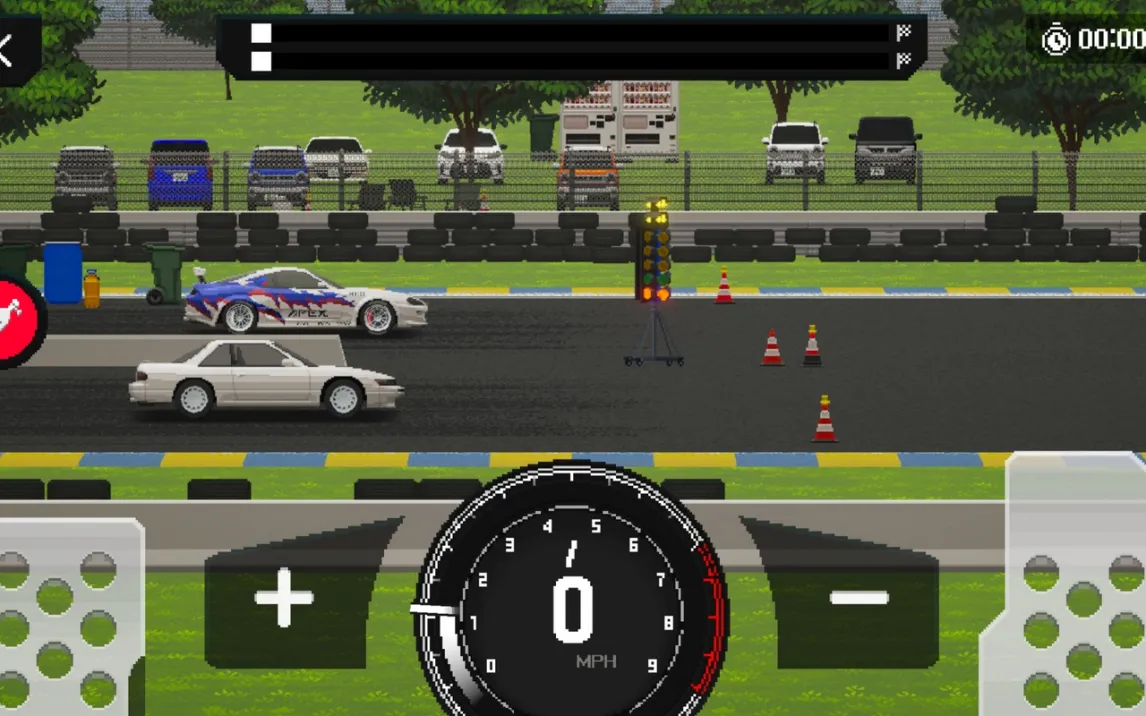Activate the red round horse icon button
1146x716 pixels.
click(x=18, y=319)
